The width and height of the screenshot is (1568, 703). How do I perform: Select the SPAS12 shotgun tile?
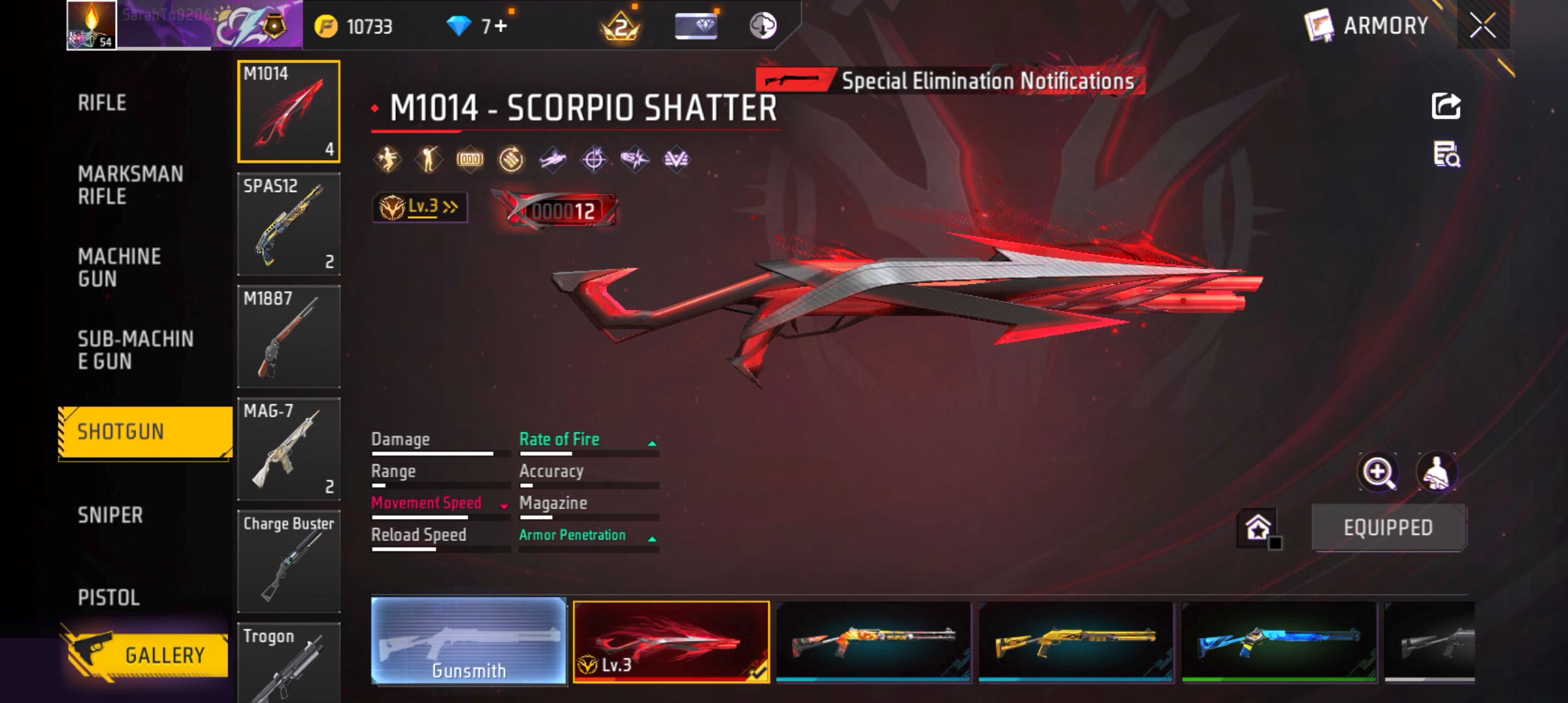tap(288, 224)
